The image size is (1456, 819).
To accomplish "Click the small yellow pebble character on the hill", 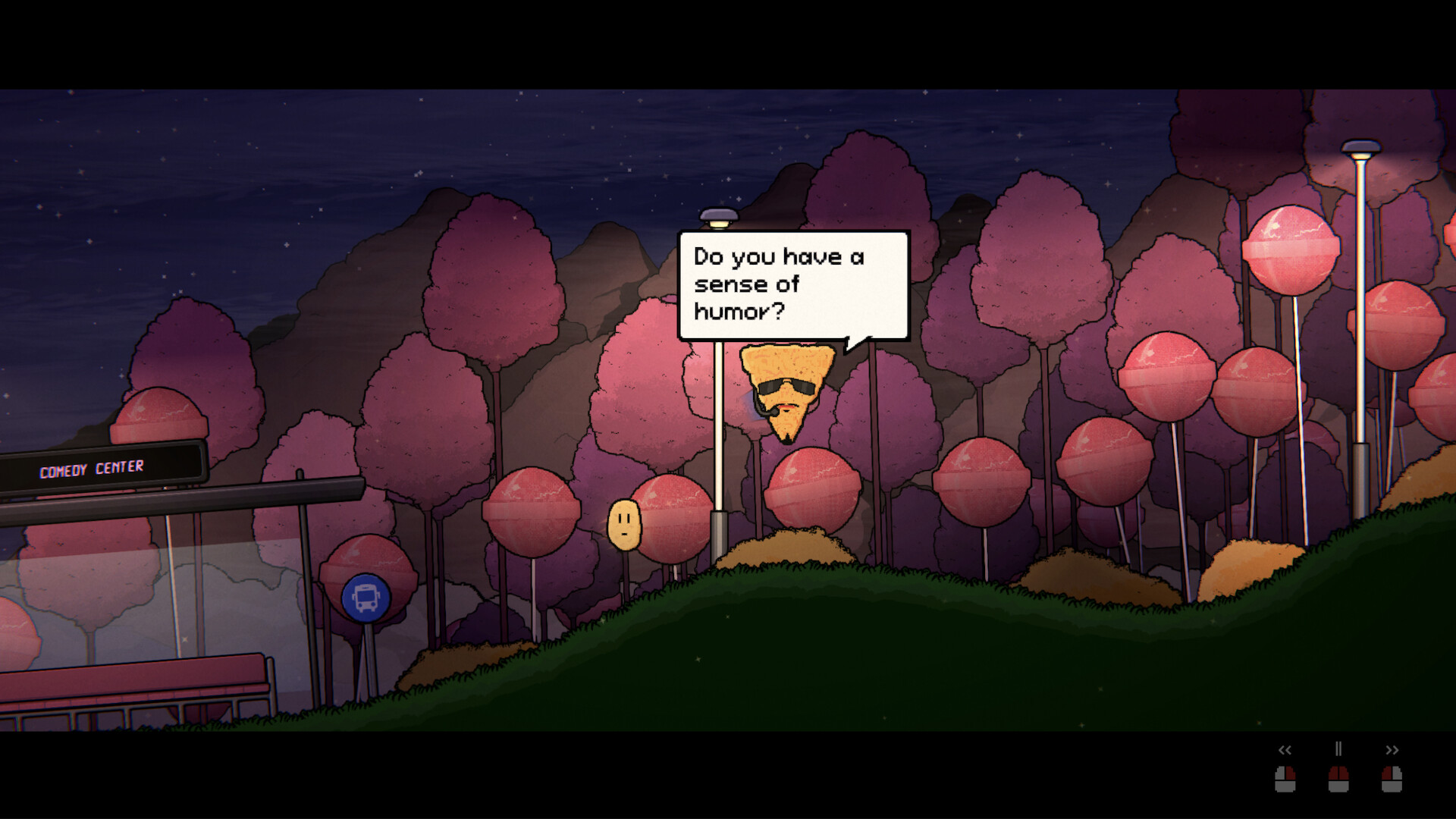I will [623, 523].
